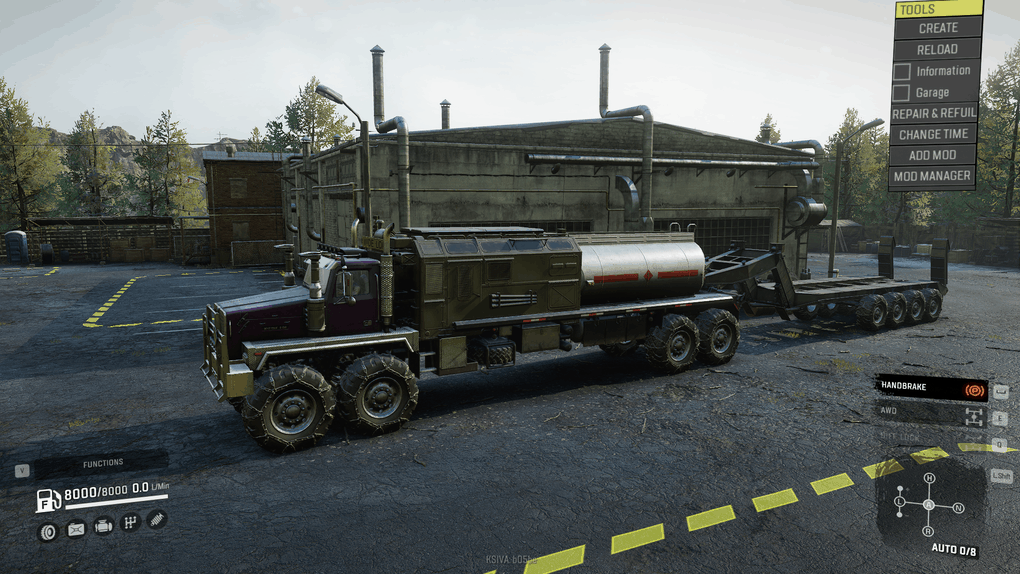This screenshot has height=574, width=1020.
Task: Shift to the H high gear node
Action: 929,478
